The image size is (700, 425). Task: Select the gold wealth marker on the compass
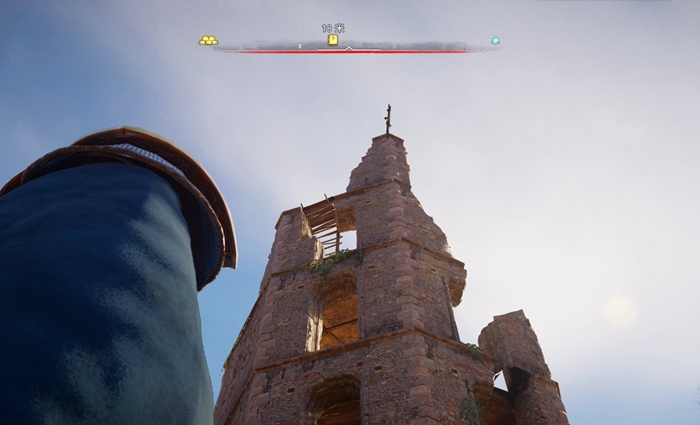tap(207, 41)
